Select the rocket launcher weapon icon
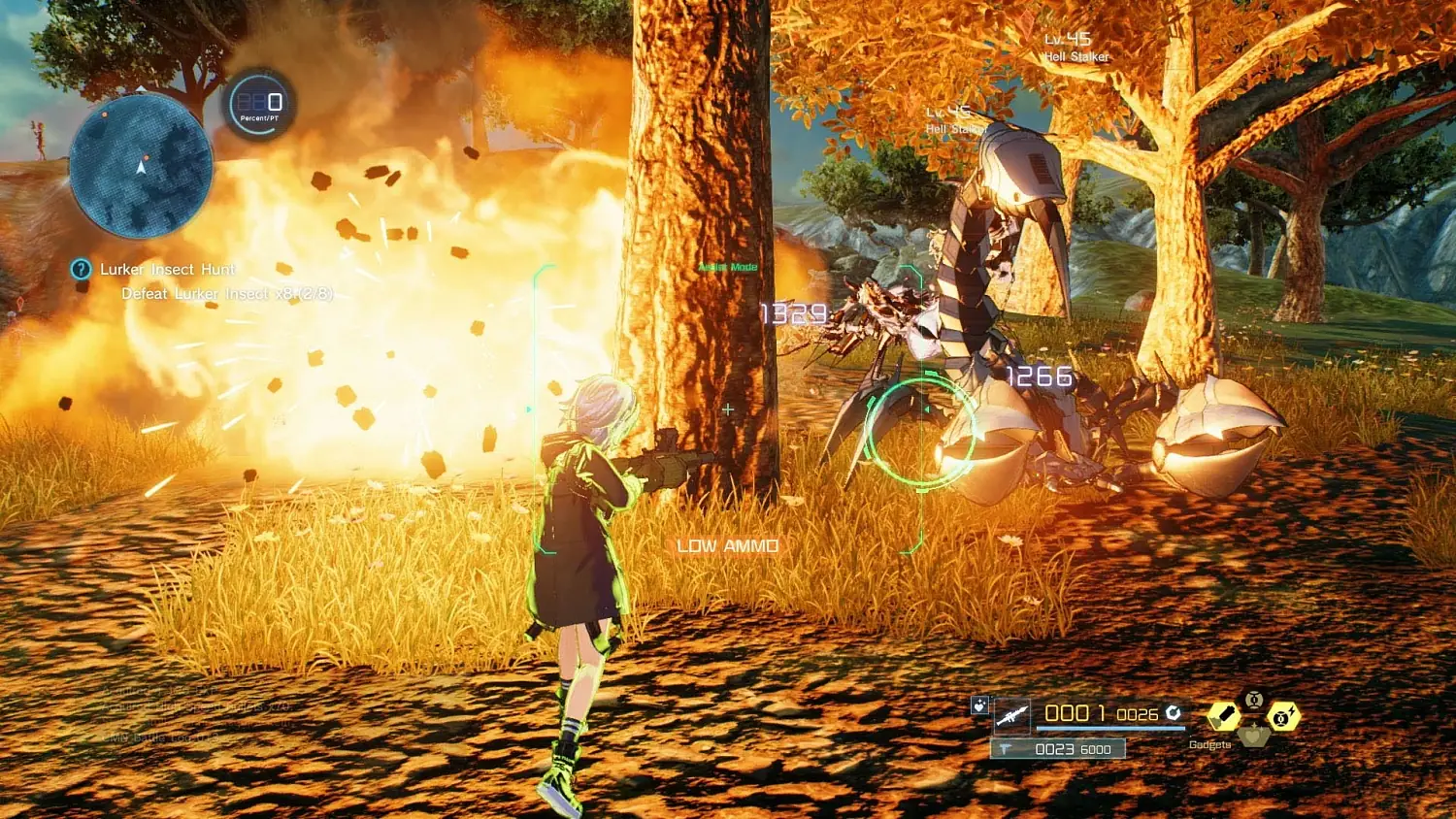Image resolution: width=1456 pixels, height=819 pixels. 1012,715
